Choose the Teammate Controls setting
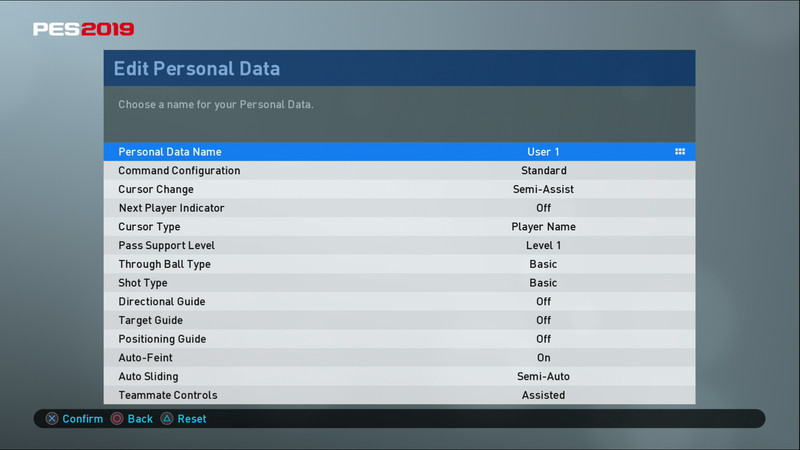Viewport: 800px width, 450px height. pos(400,395)
